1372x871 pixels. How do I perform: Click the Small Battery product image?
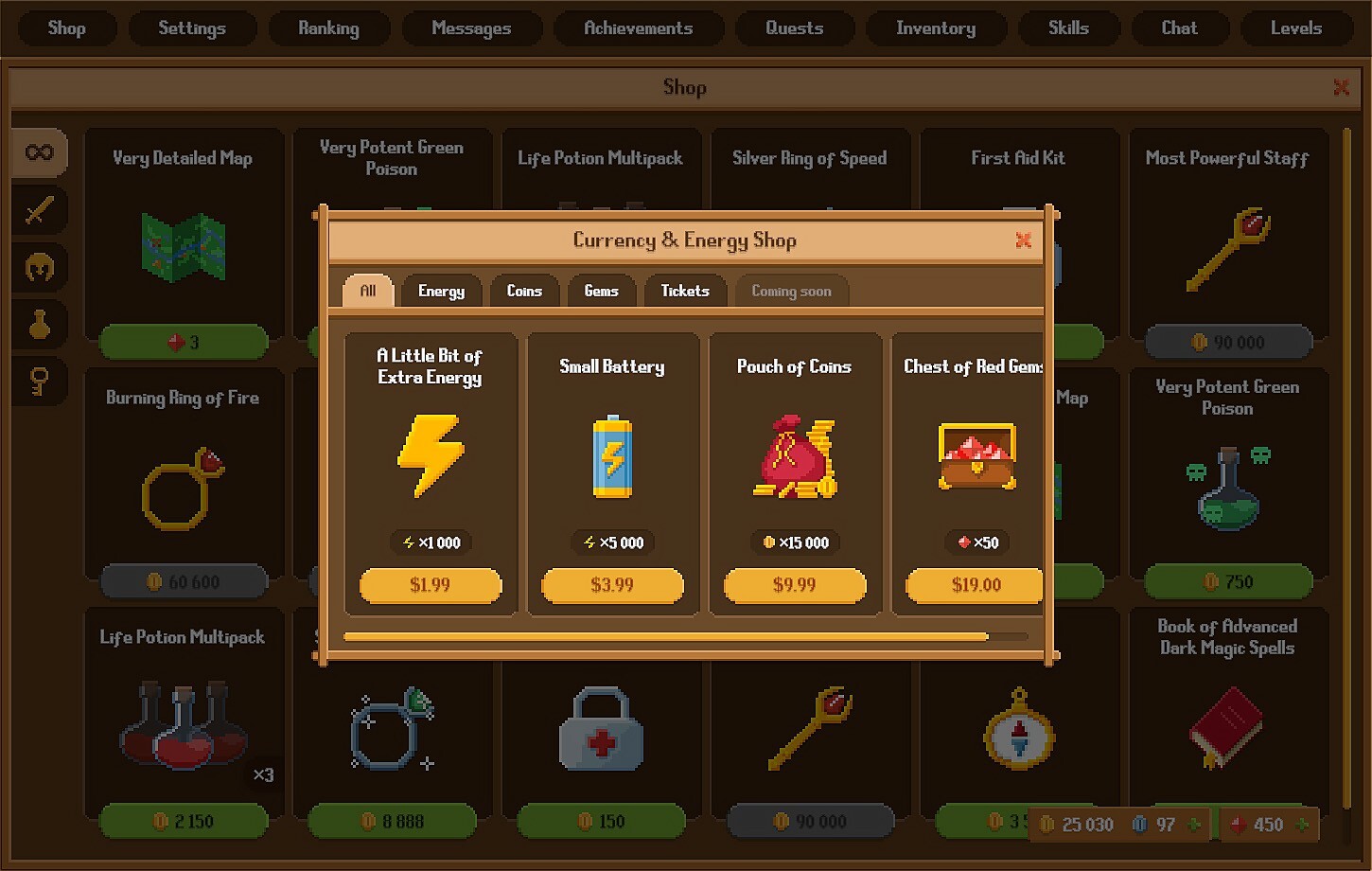click(x=612, y=457)
